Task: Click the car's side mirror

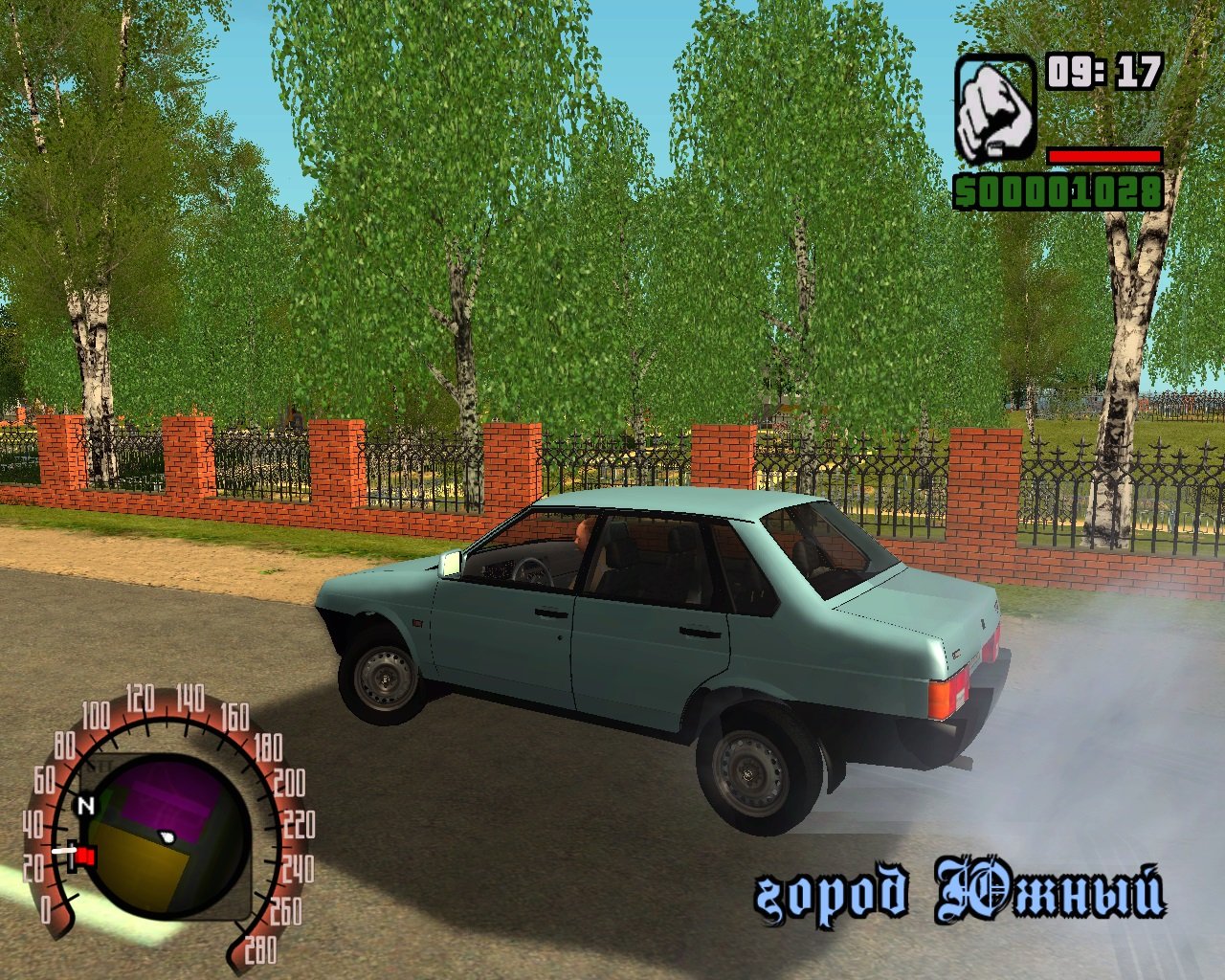Action: click(448, 563)
